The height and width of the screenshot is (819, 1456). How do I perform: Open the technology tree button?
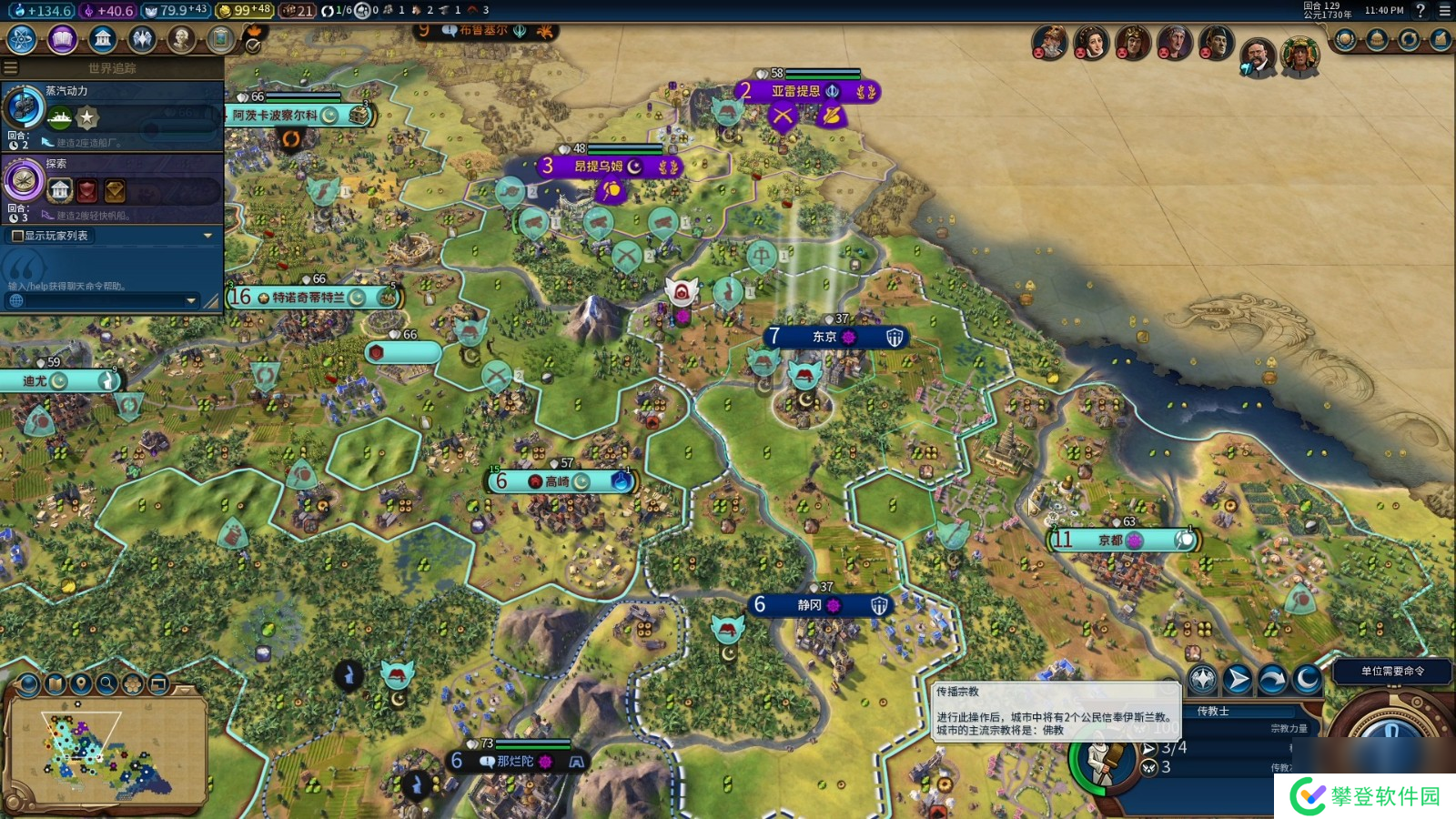coord(22,39)
